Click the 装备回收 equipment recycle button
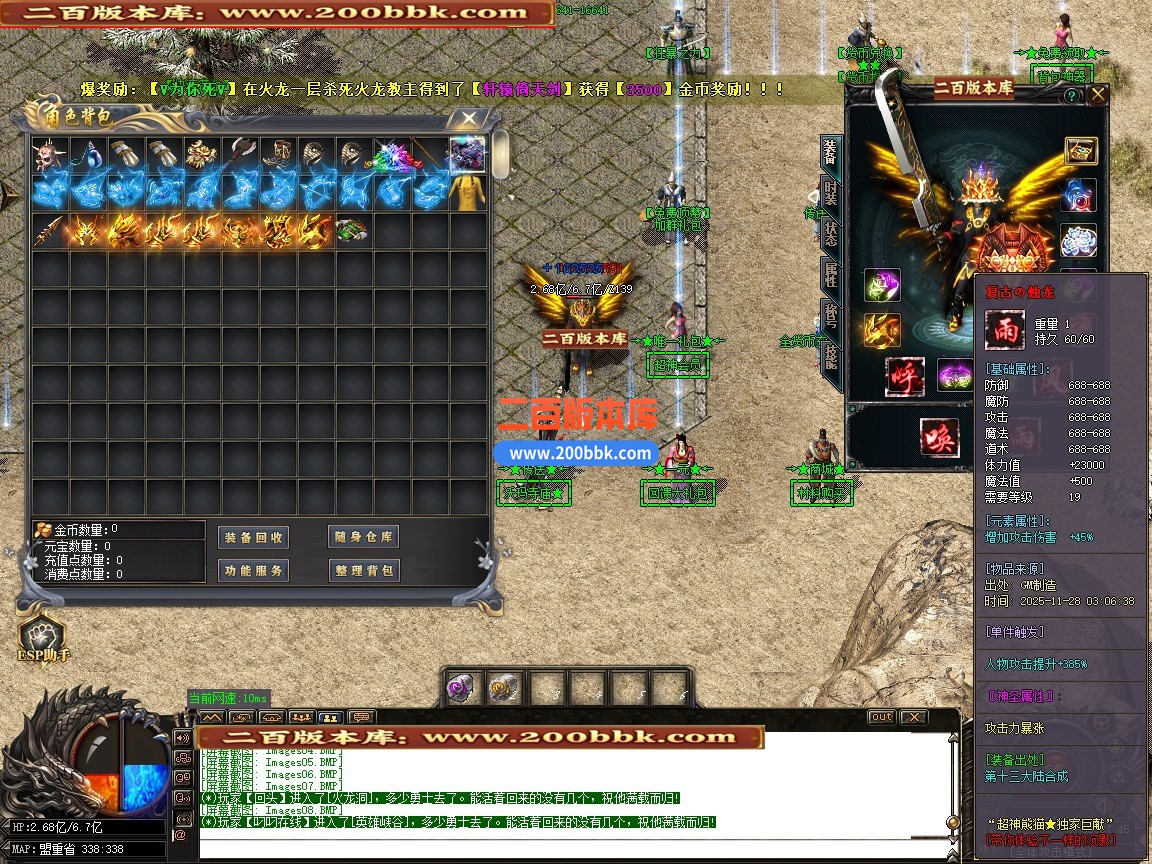The height and width of the screenshot is (864, 1152). pos(253,537)
